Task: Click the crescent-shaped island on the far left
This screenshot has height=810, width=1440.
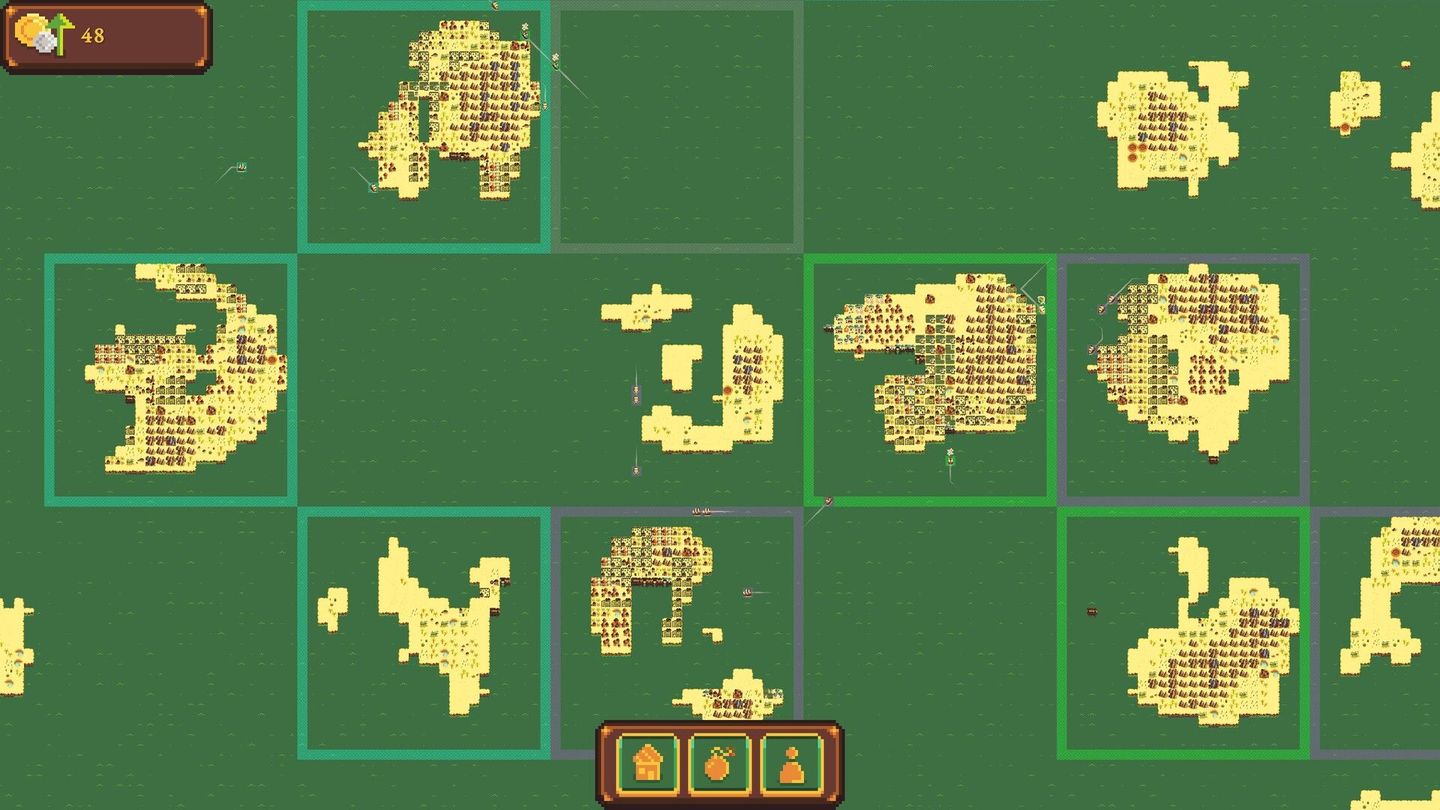Action: tap(180, 370)
